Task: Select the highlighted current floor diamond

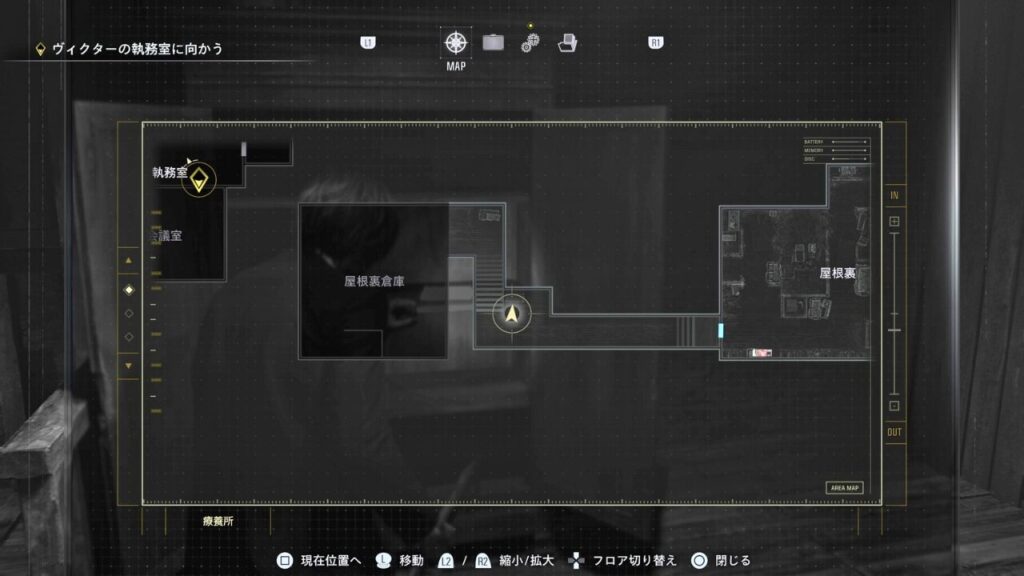Action: click(x=128, y=290)
